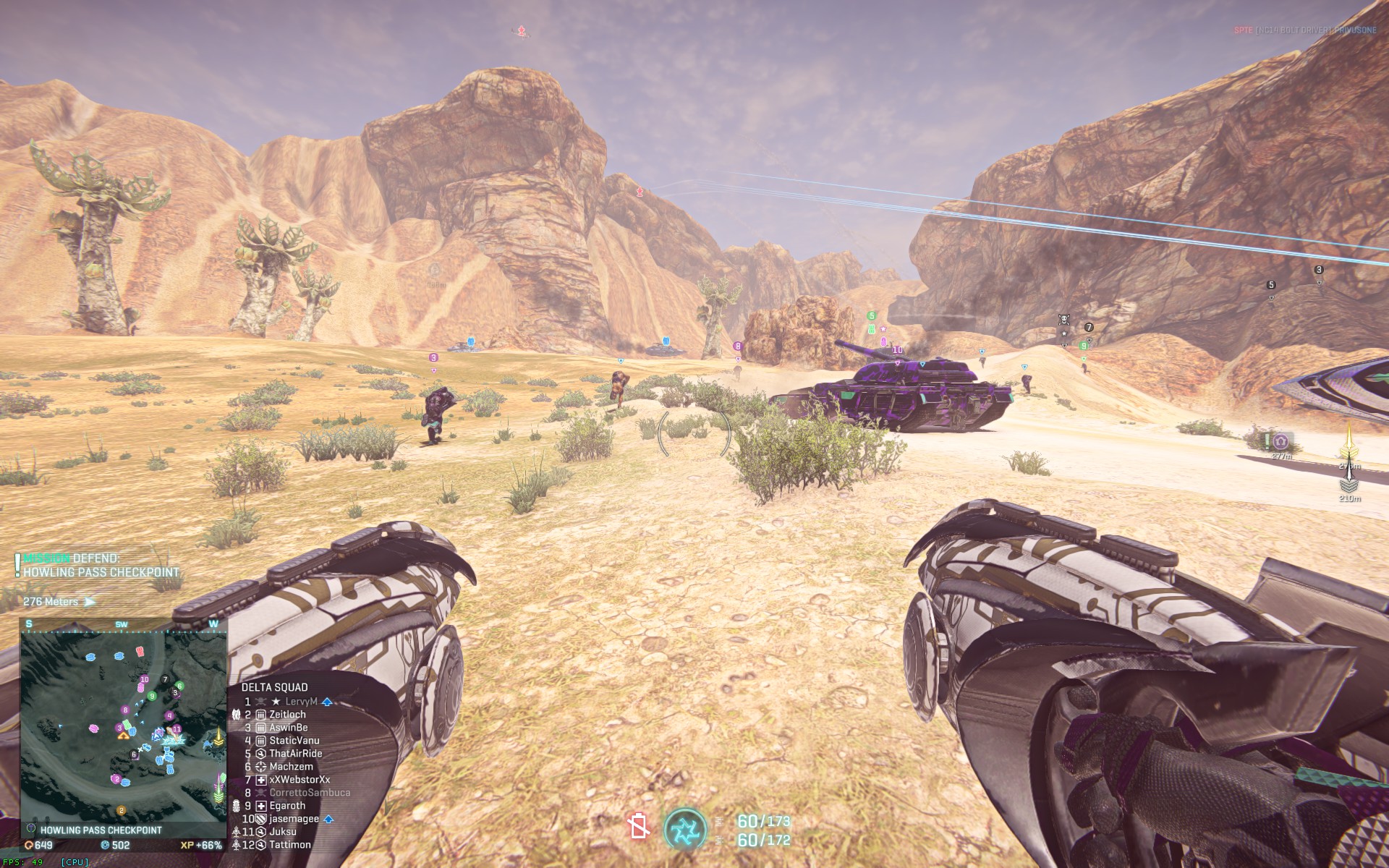Click the Delta Squad header

(274, 687)
